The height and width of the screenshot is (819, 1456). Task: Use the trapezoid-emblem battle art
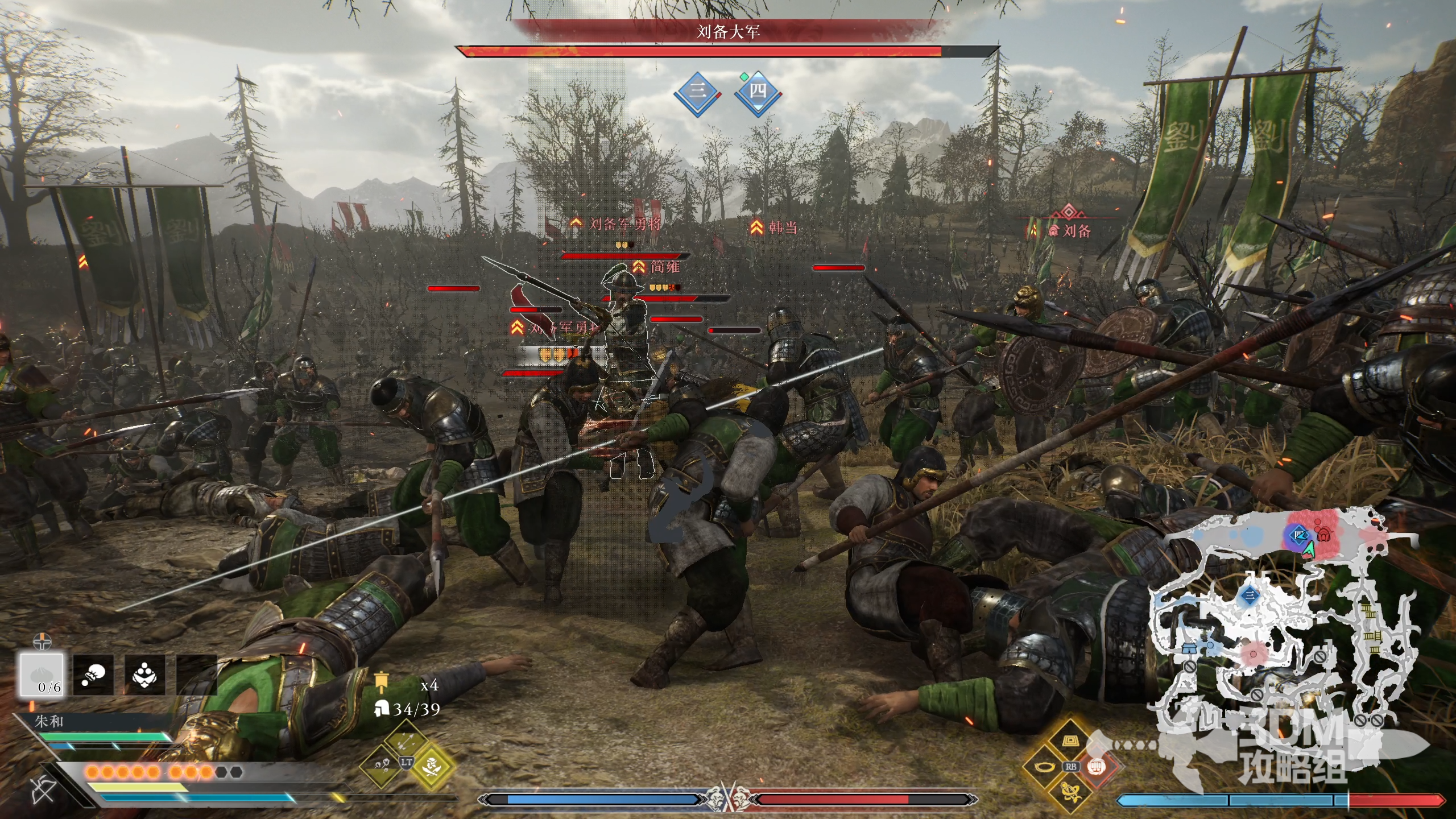[1070, 742]
